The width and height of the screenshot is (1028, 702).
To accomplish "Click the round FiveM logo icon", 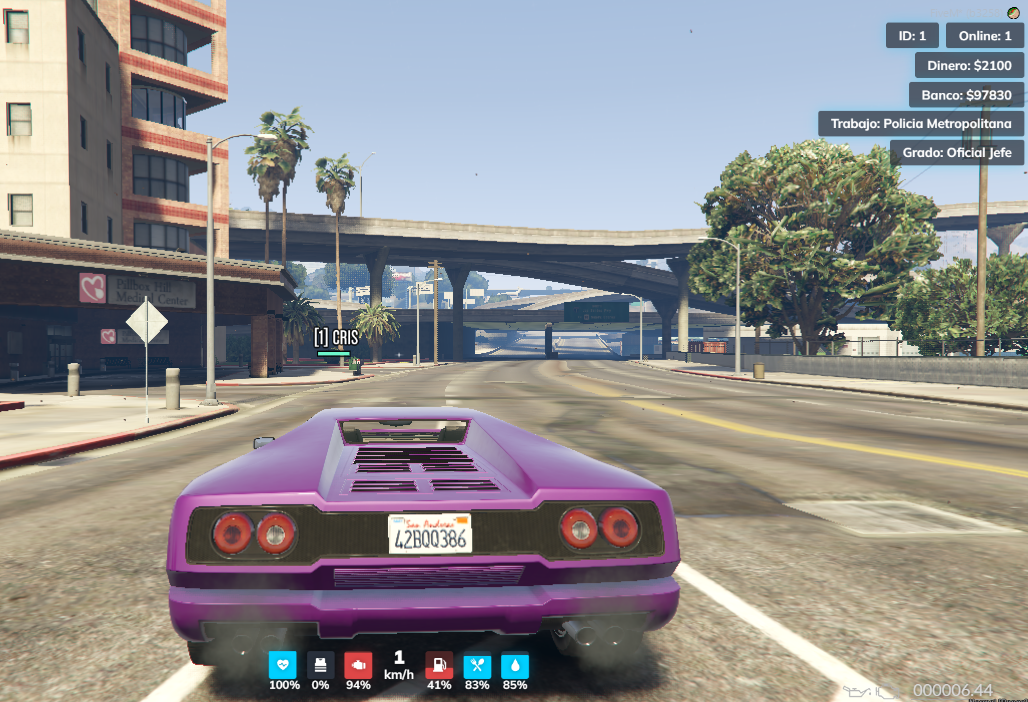I will 1012,11.
